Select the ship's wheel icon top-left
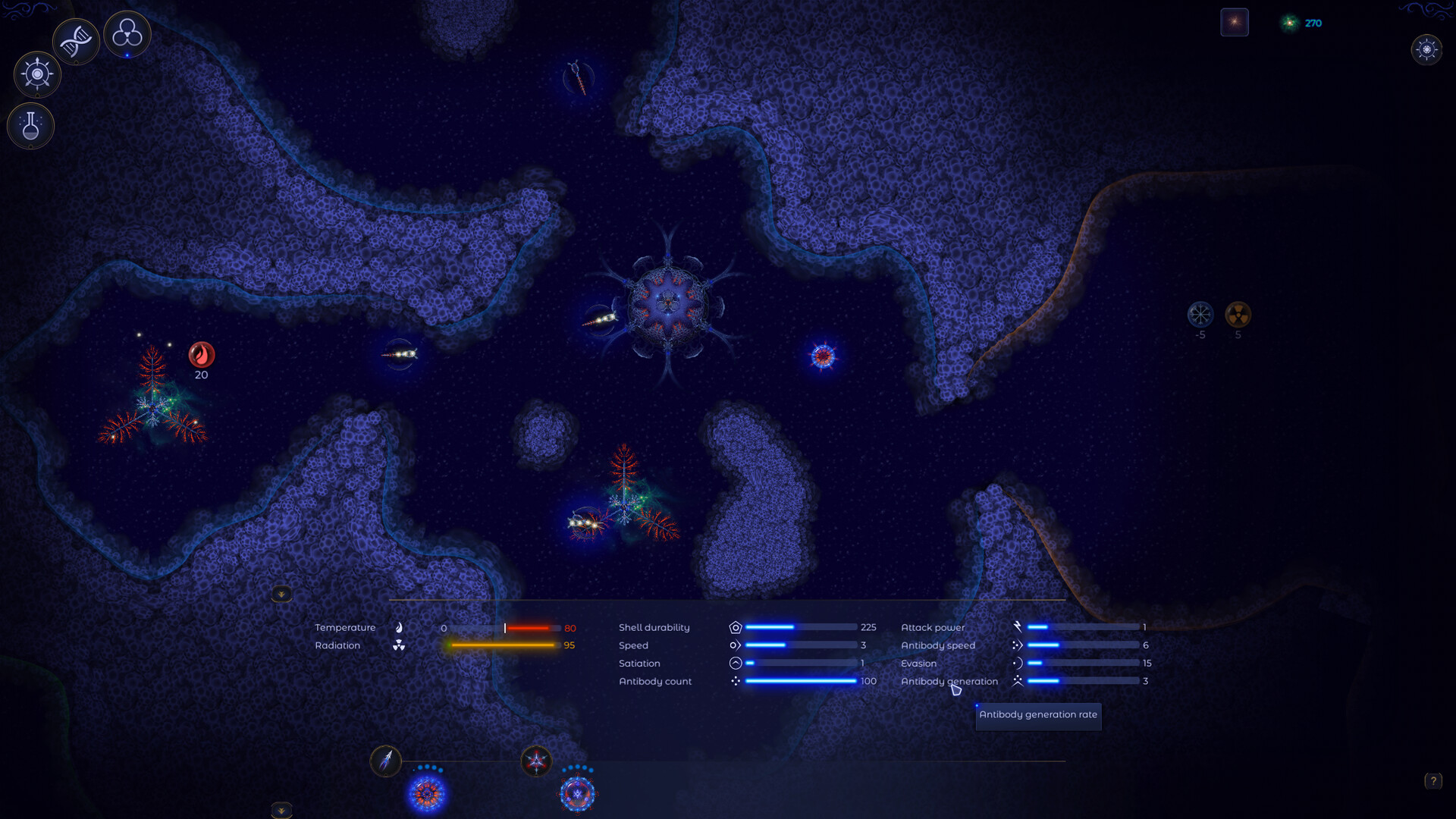The width and height of the screenshot is (1456, 819). [36, 74]
